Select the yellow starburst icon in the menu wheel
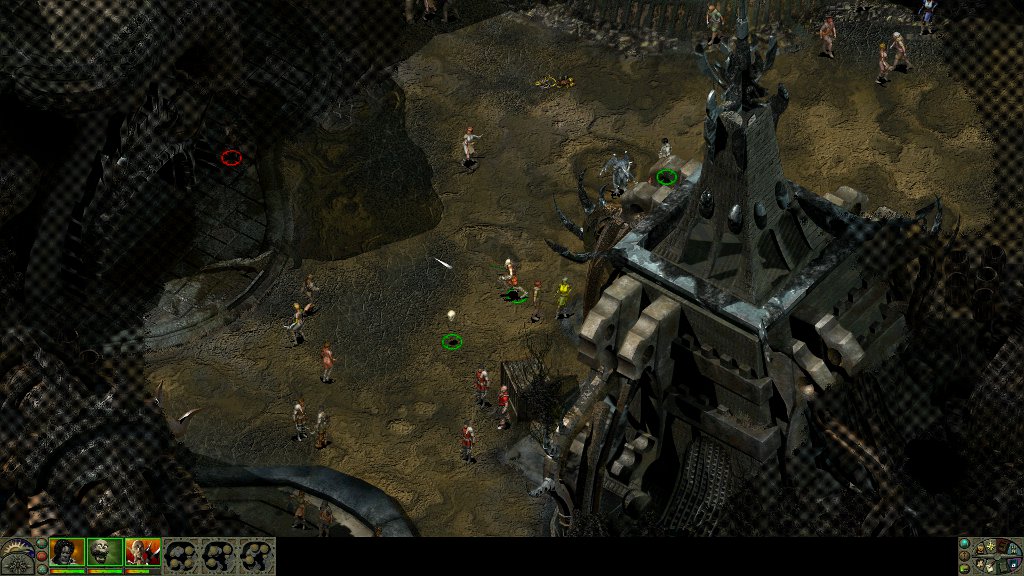 point(991,546)
